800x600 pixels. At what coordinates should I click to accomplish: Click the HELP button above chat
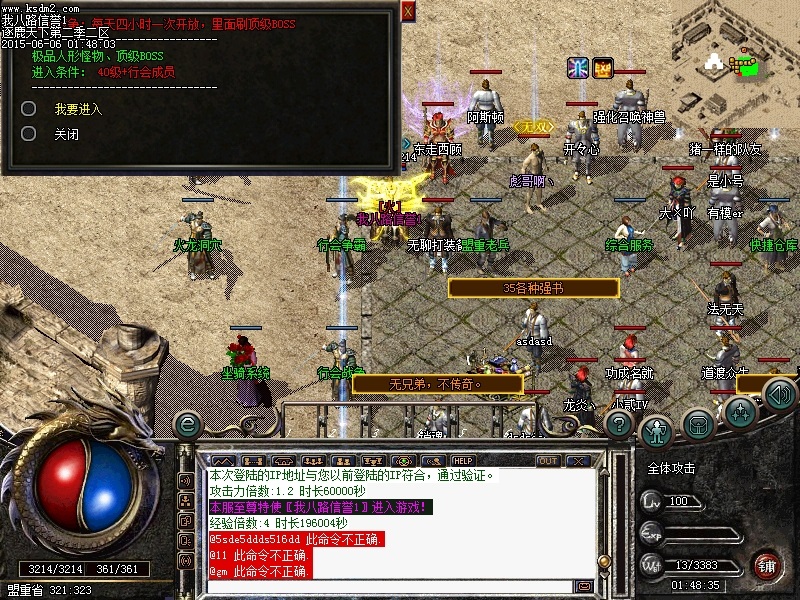click(463, 461)
